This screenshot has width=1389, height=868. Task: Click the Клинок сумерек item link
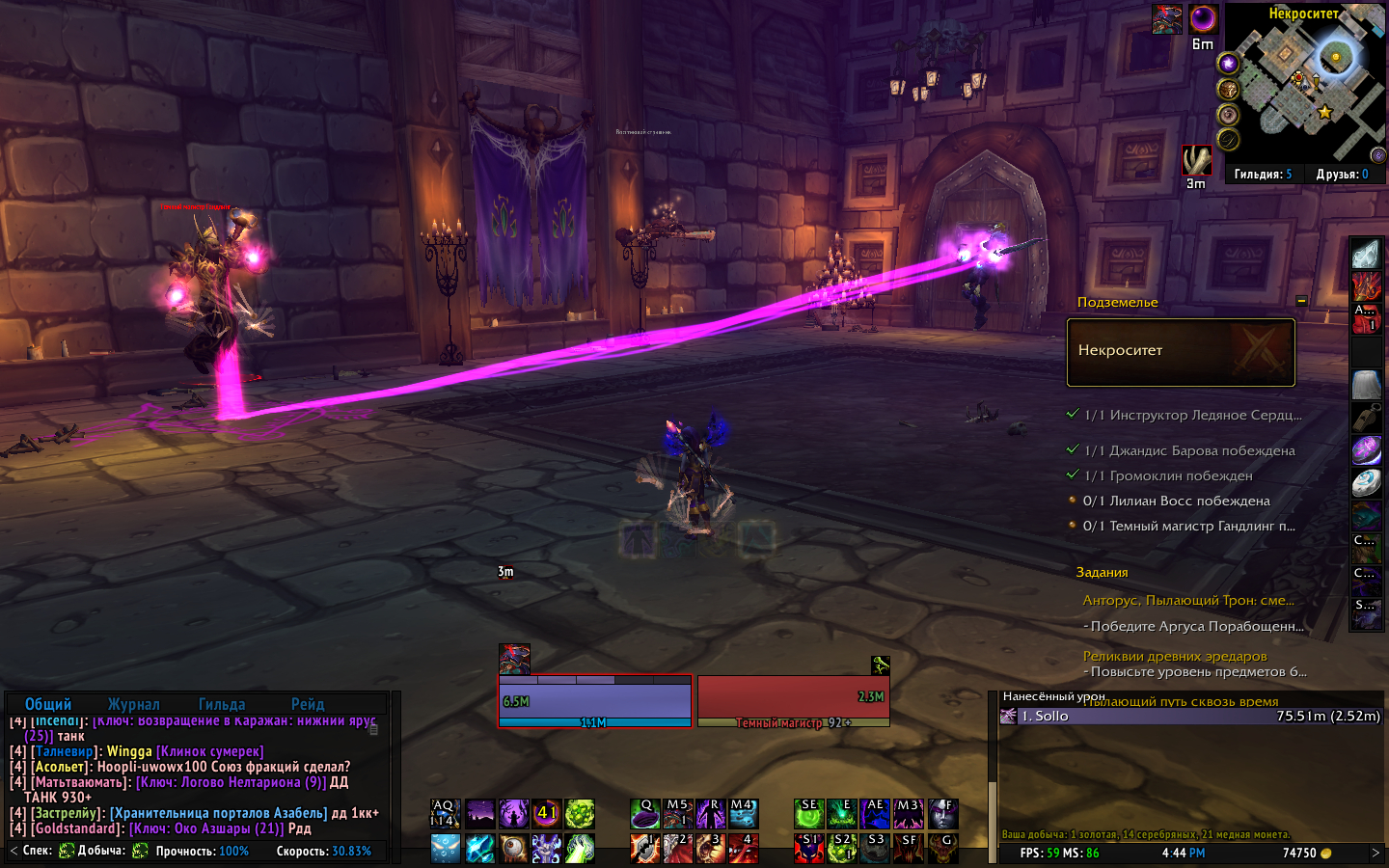209,751
